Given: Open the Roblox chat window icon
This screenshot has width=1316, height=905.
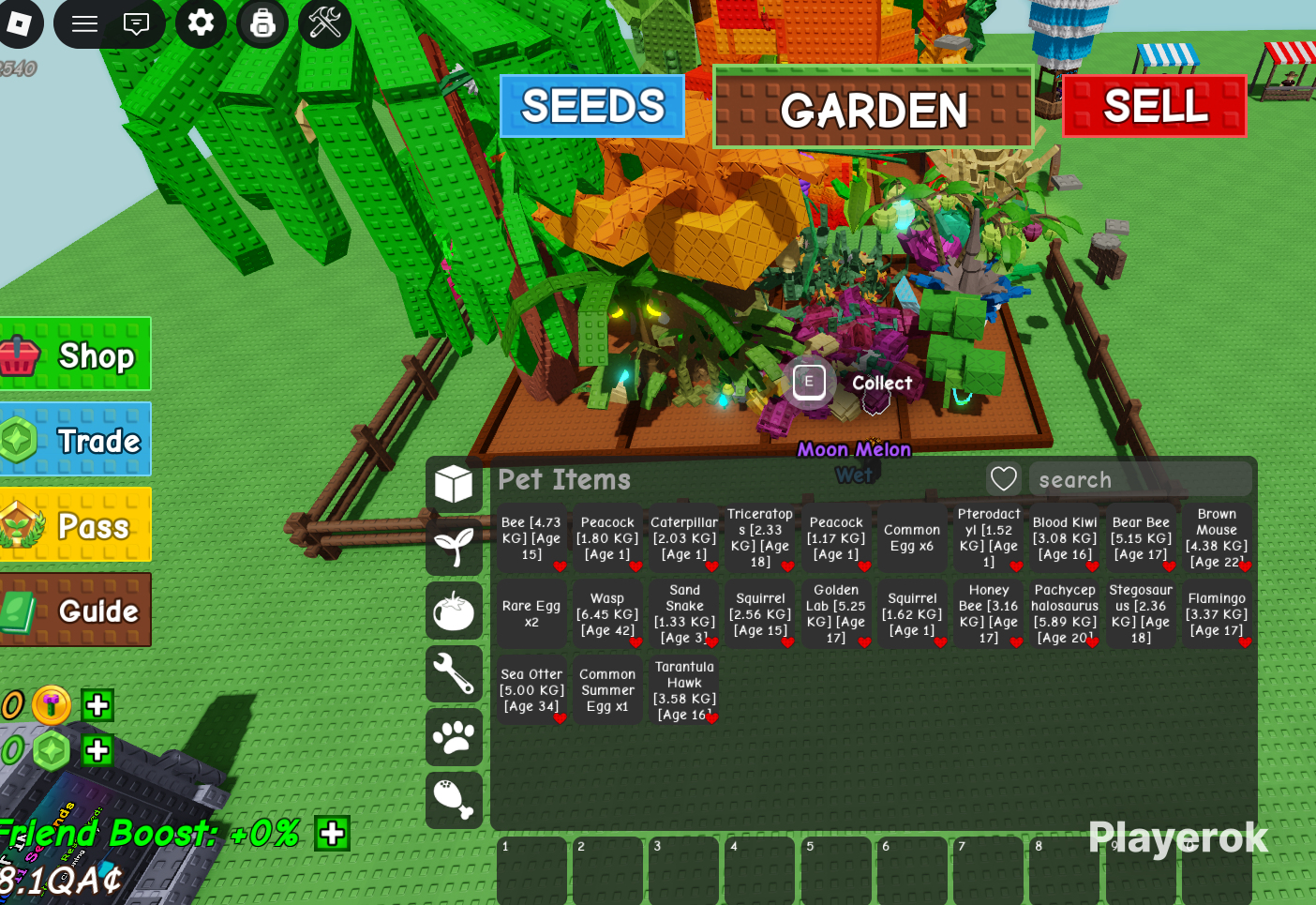Looking at the screenshot, I should (x=137, y=23).
